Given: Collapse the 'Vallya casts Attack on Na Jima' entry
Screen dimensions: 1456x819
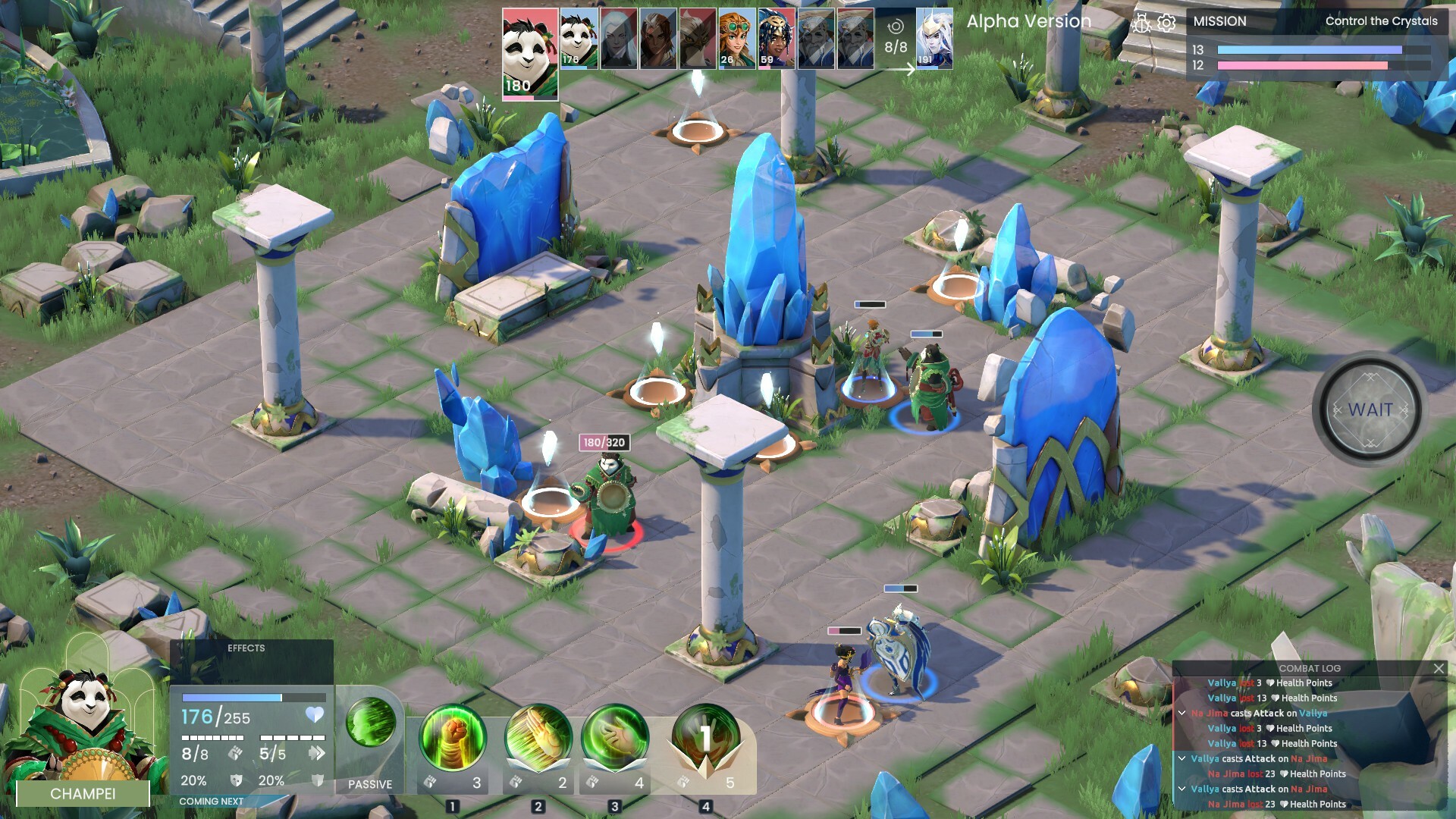Looking at the screenshot, I should point(1181,759).
